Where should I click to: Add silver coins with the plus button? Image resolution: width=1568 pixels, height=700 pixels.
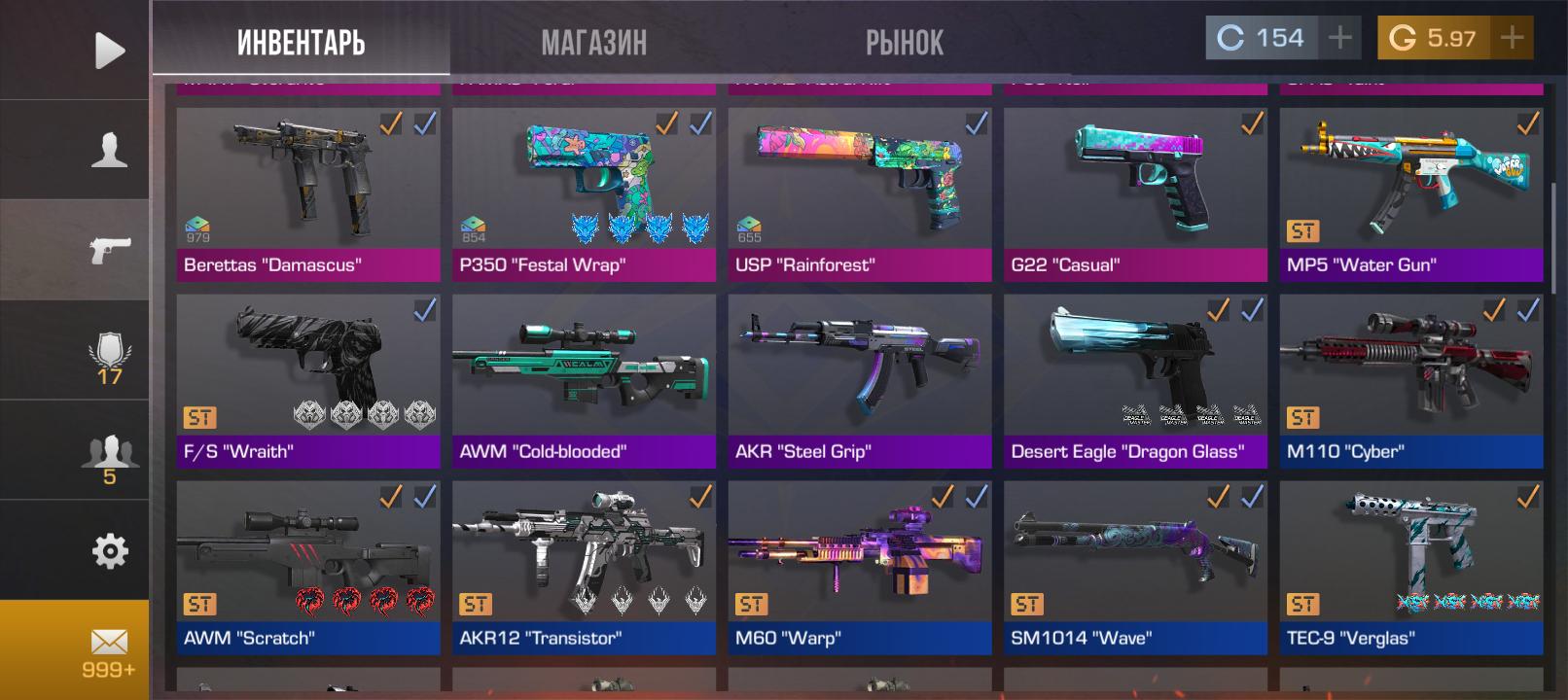click(1340, 38)
